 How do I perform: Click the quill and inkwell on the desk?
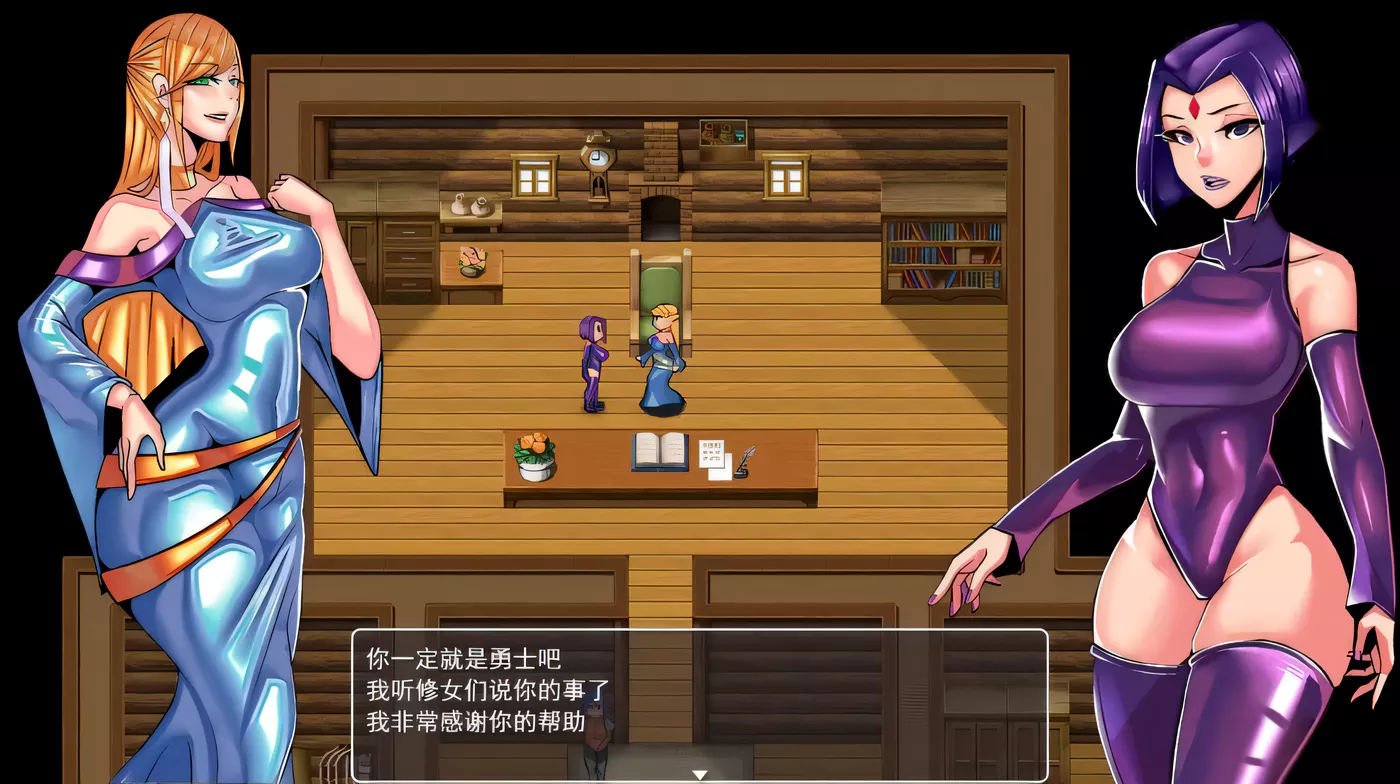(745, 458)
